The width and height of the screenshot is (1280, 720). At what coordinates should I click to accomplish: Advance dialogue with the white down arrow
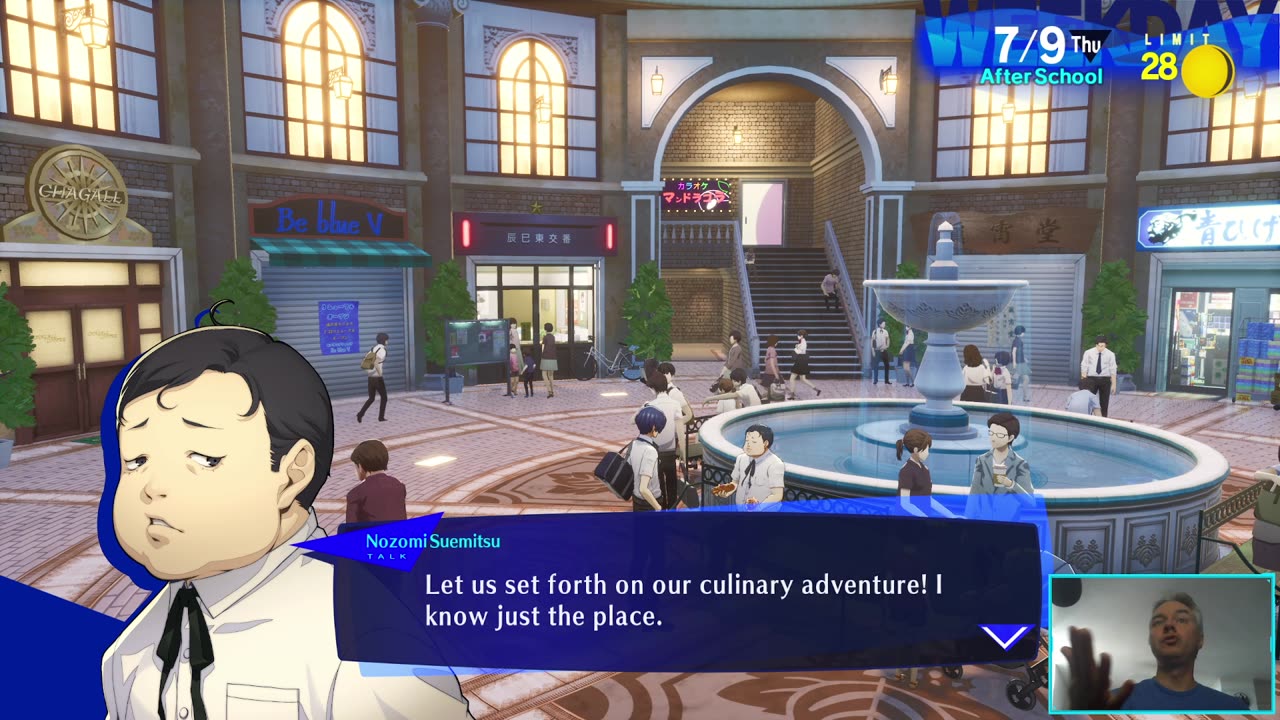click(x=1004, y=637)
